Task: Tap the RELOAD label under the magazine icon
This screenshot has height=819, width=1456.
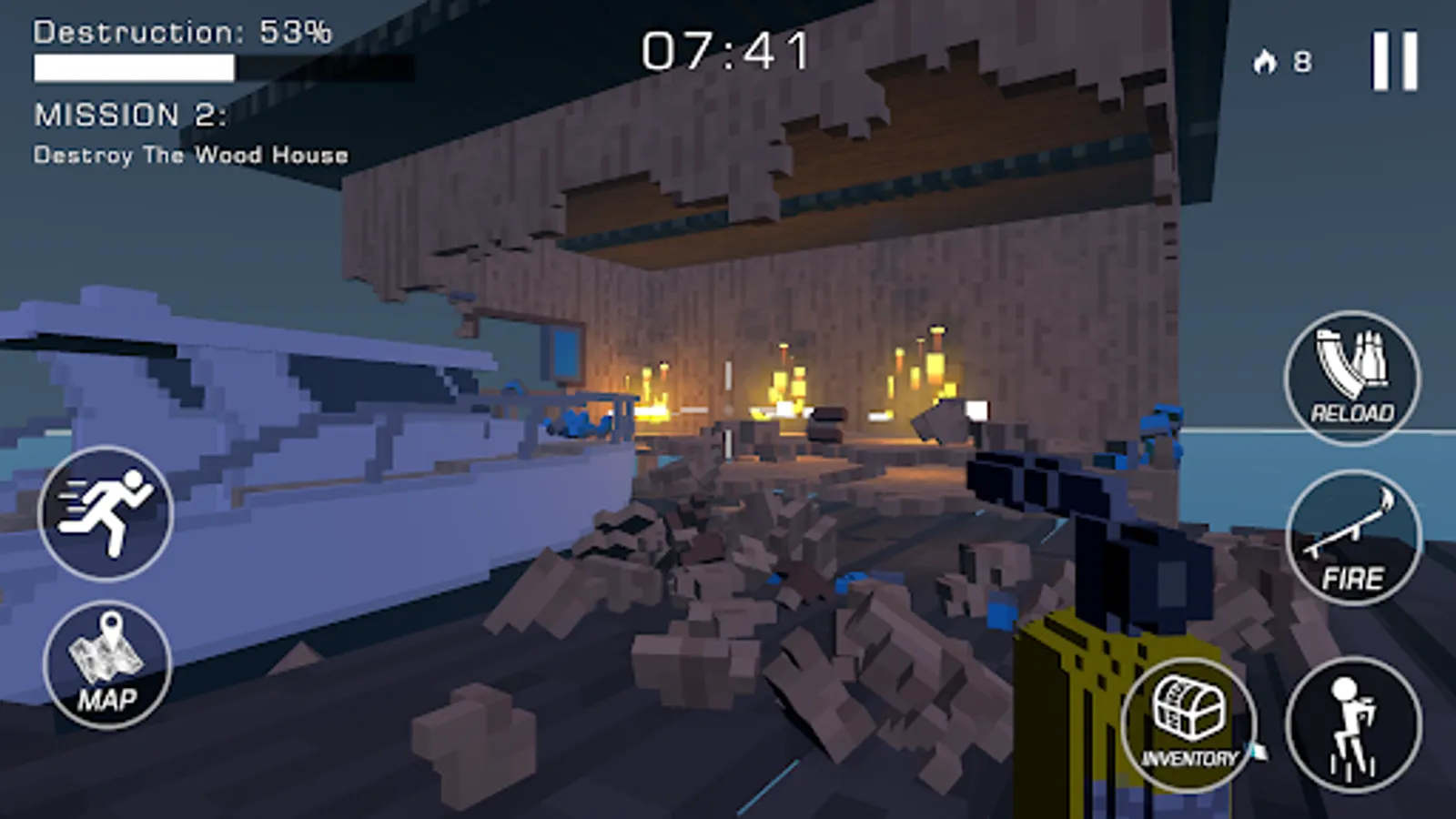Action: (x=1351, y=411)
